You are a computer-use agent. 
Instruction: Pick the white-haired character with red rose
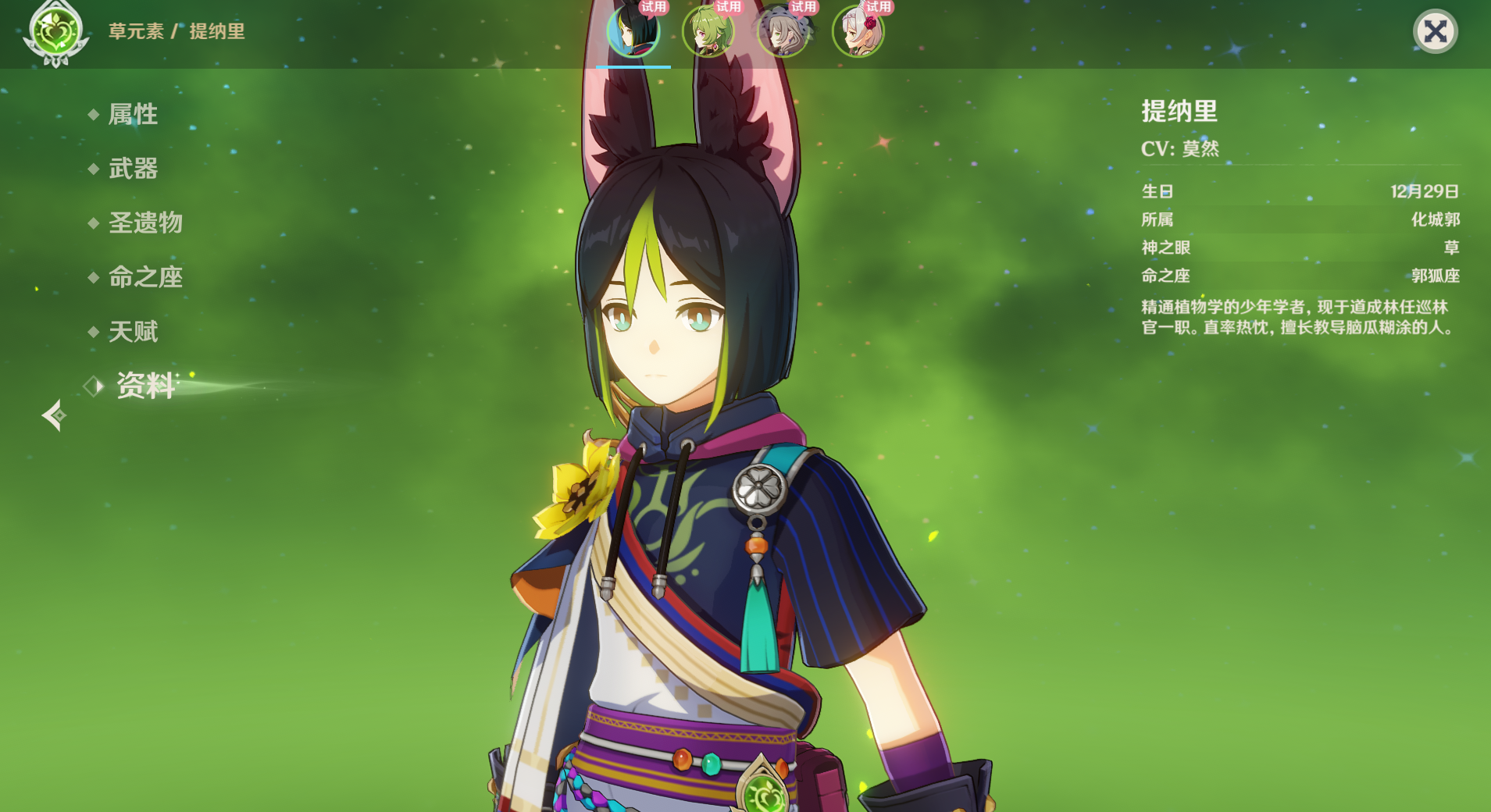click(858, 33)
